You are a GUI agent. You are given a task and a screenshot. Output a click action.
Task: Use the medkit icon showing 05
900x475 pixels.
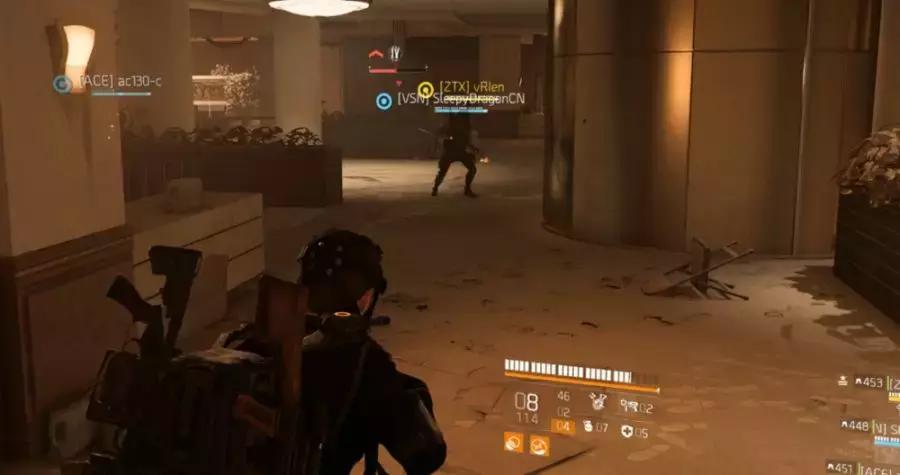[x=627, y=431]
